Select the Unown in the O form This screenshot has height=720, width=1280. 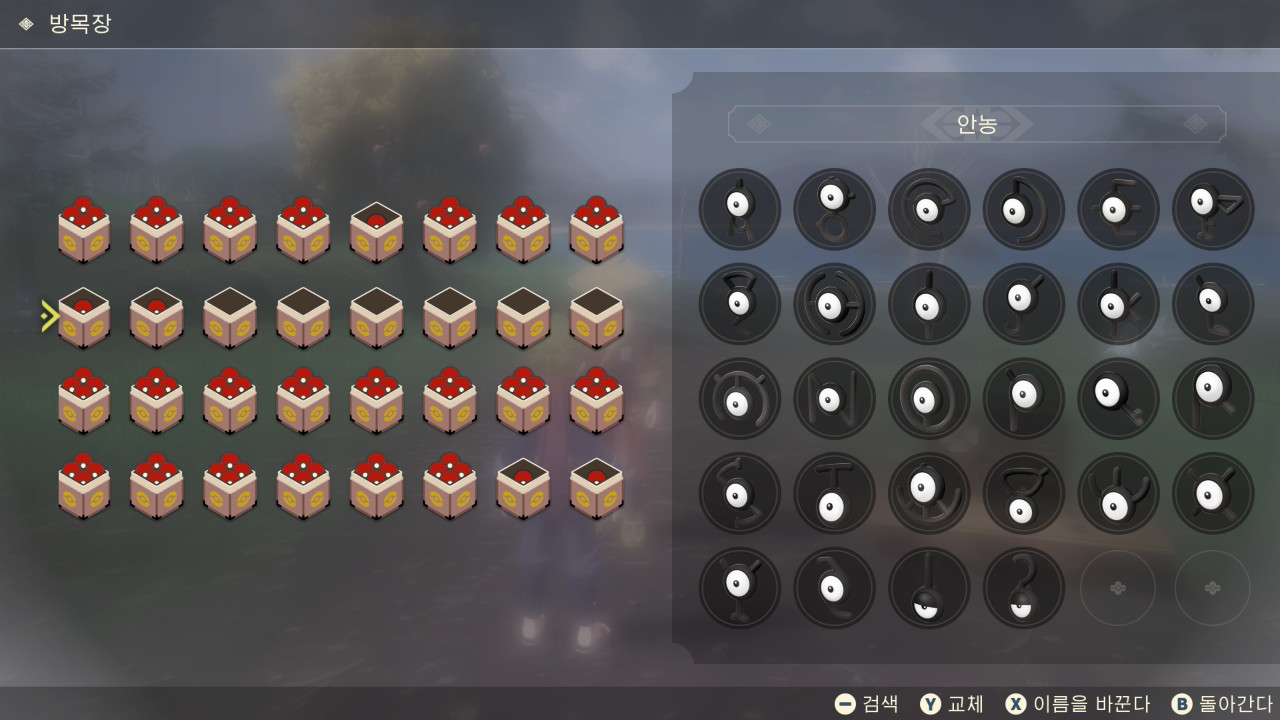[929, 399]
